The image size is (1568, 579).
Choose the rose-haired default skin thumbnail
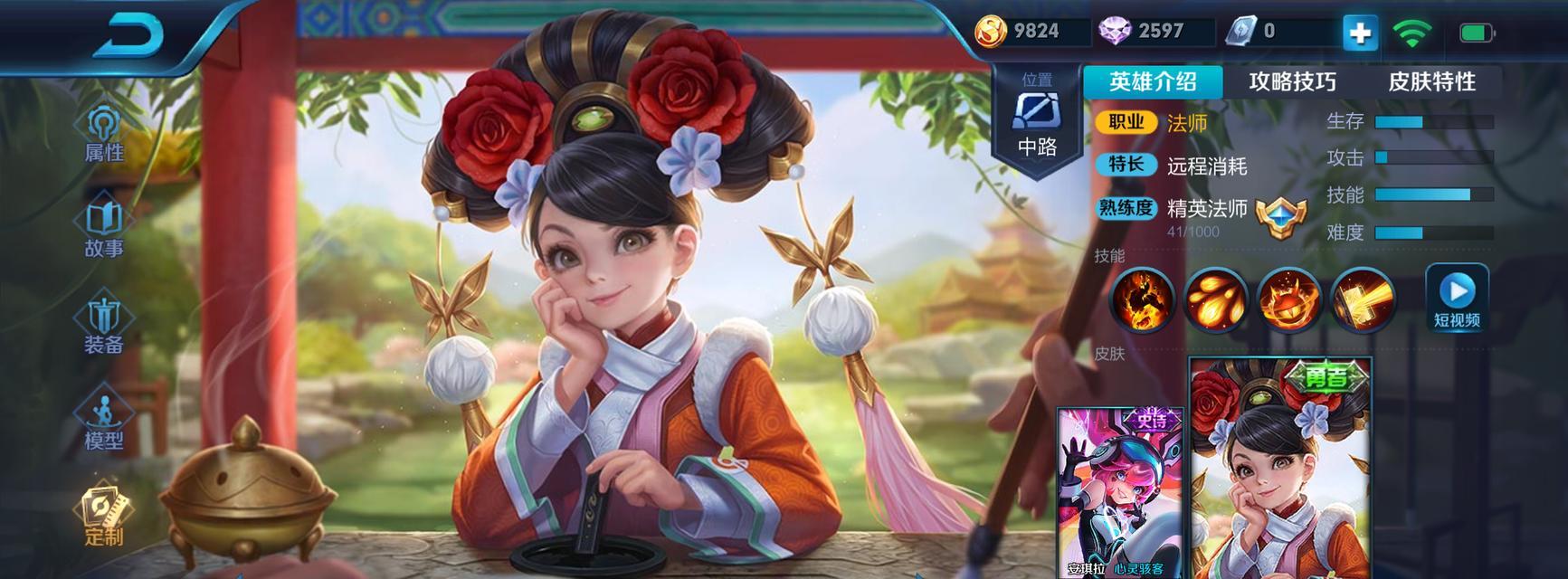pyautogui.click(x=1279, y=470)
